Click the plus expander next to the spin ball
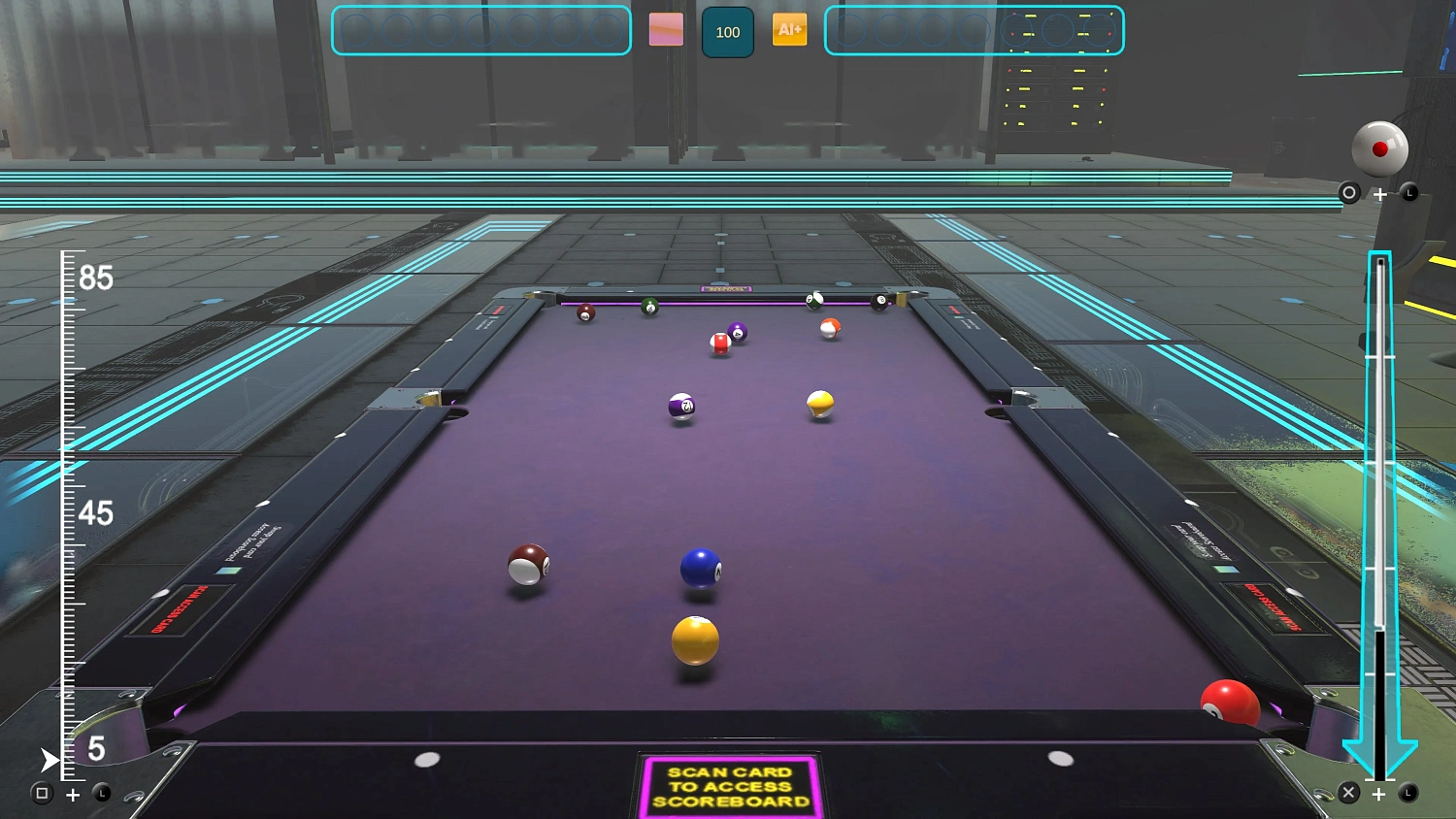 coord(1379,193)
